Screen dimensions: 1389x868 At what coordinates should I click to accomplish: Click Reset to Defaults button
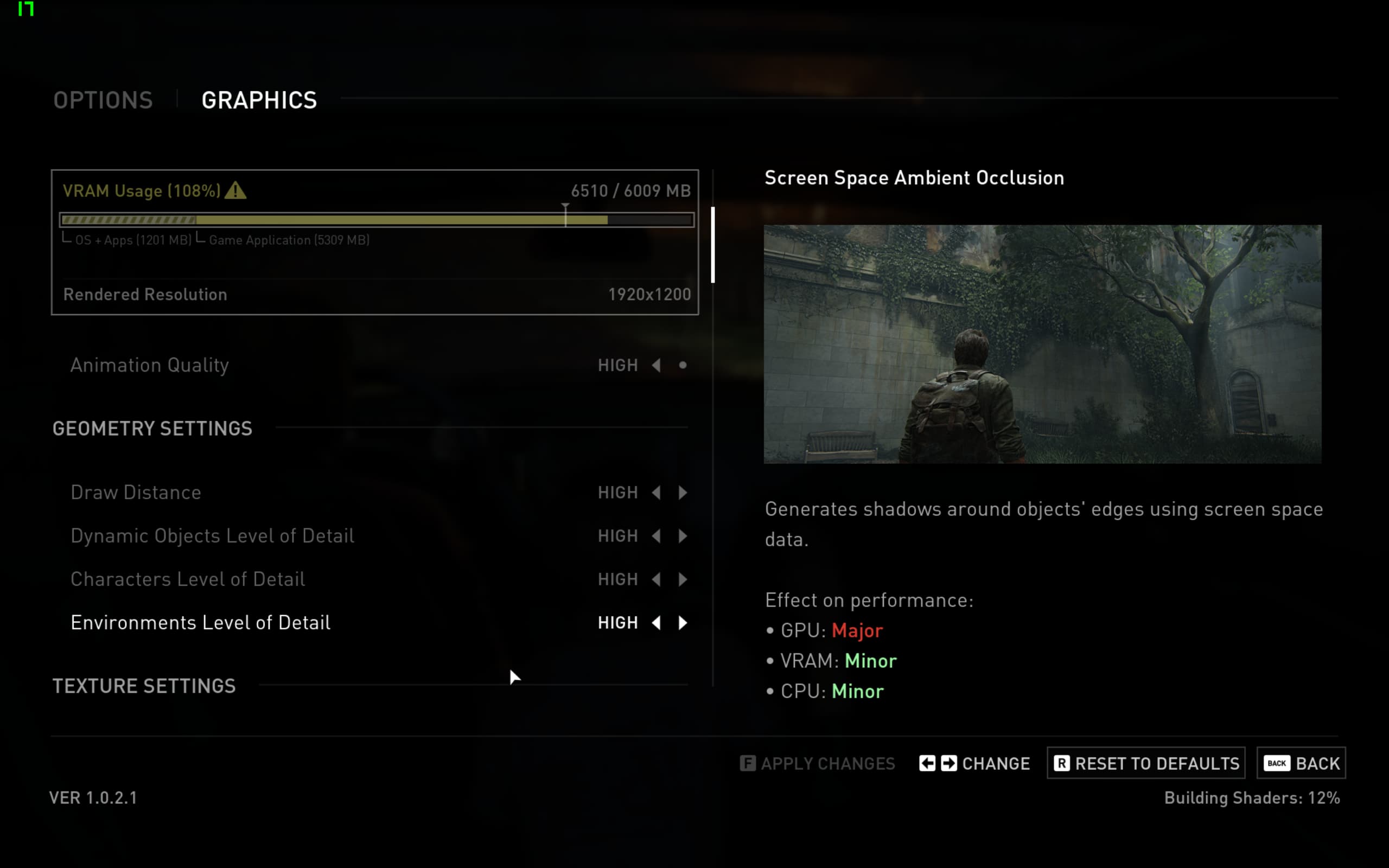1145,763
